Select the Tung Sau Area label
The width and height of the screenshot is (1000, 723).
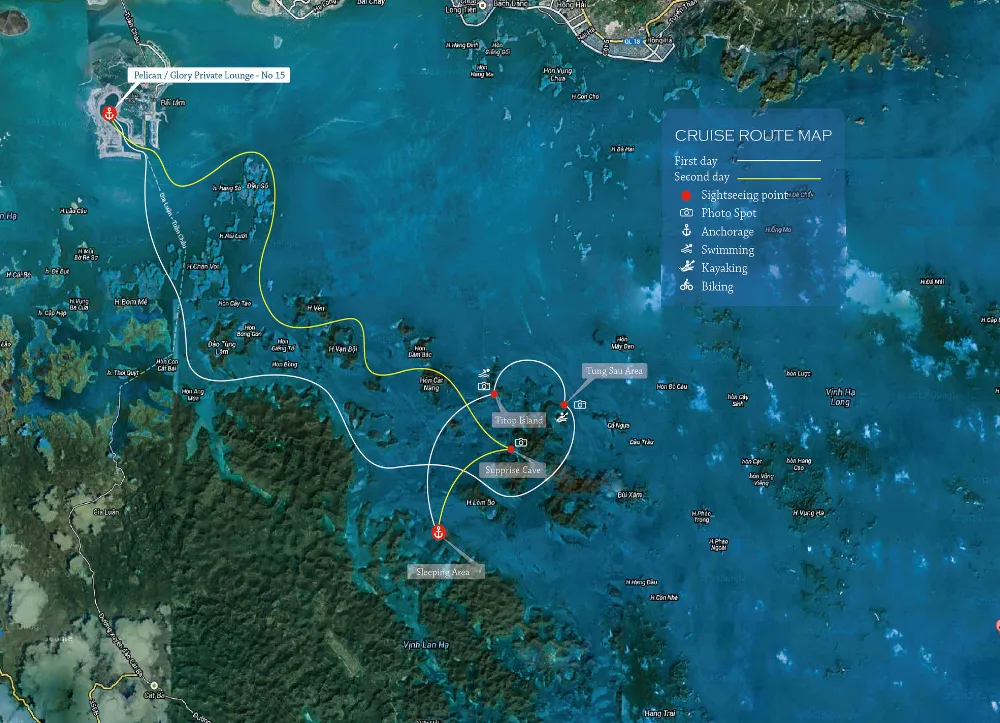pyautogui.click(x=614, y=371)
